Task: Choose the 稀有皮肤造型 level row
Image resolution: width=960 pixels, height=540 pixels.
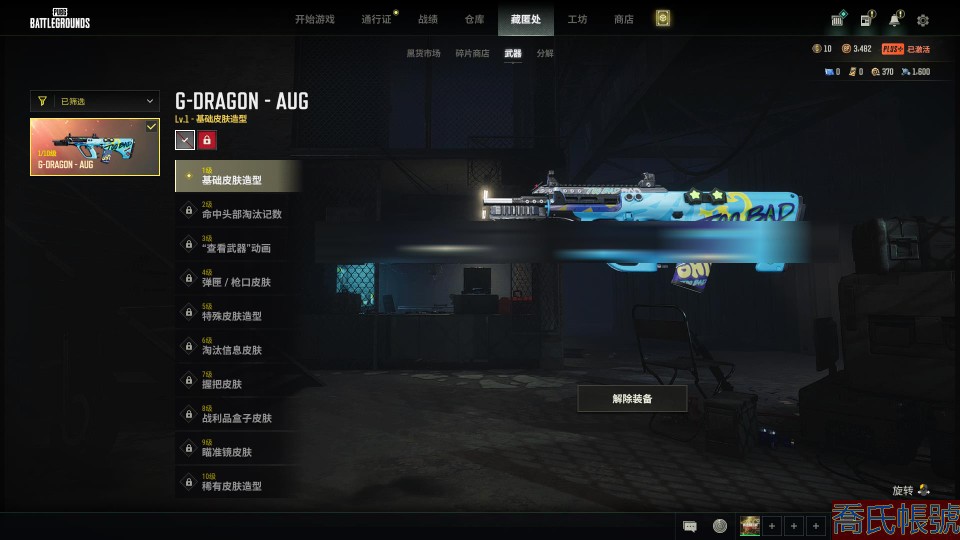Action: (238, 482)
